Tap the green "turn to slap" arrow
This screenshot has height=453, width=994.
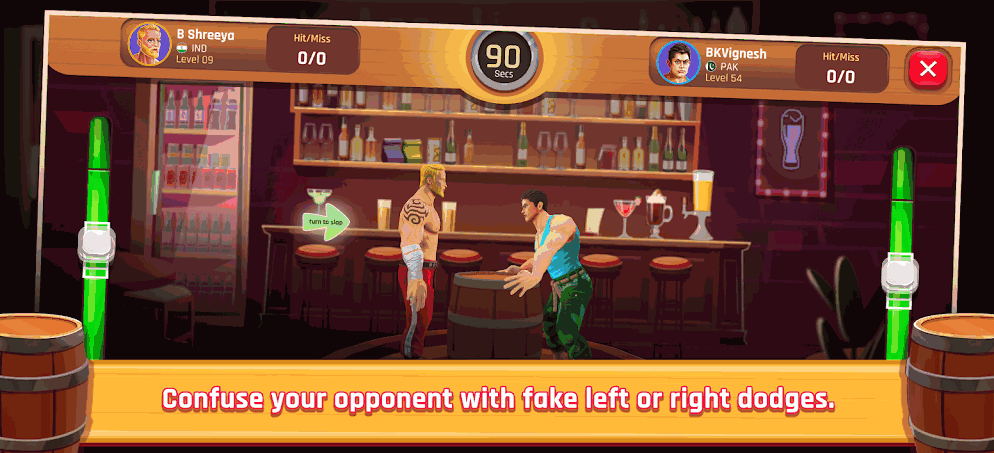(326, 222)
